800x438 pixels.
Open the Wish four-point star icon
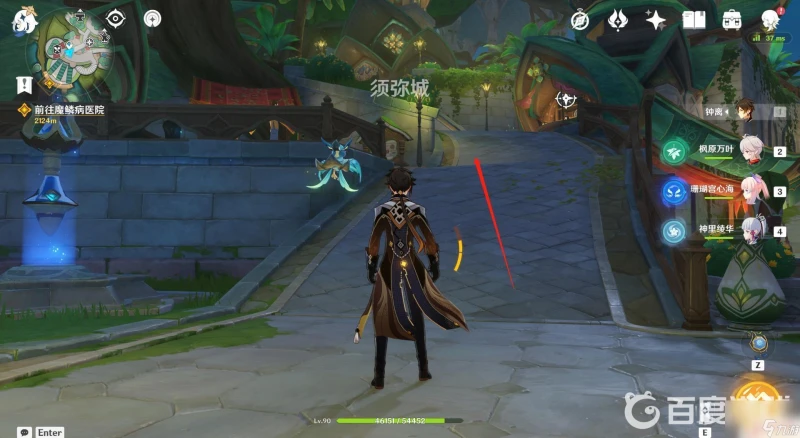(x=656, y=20)
